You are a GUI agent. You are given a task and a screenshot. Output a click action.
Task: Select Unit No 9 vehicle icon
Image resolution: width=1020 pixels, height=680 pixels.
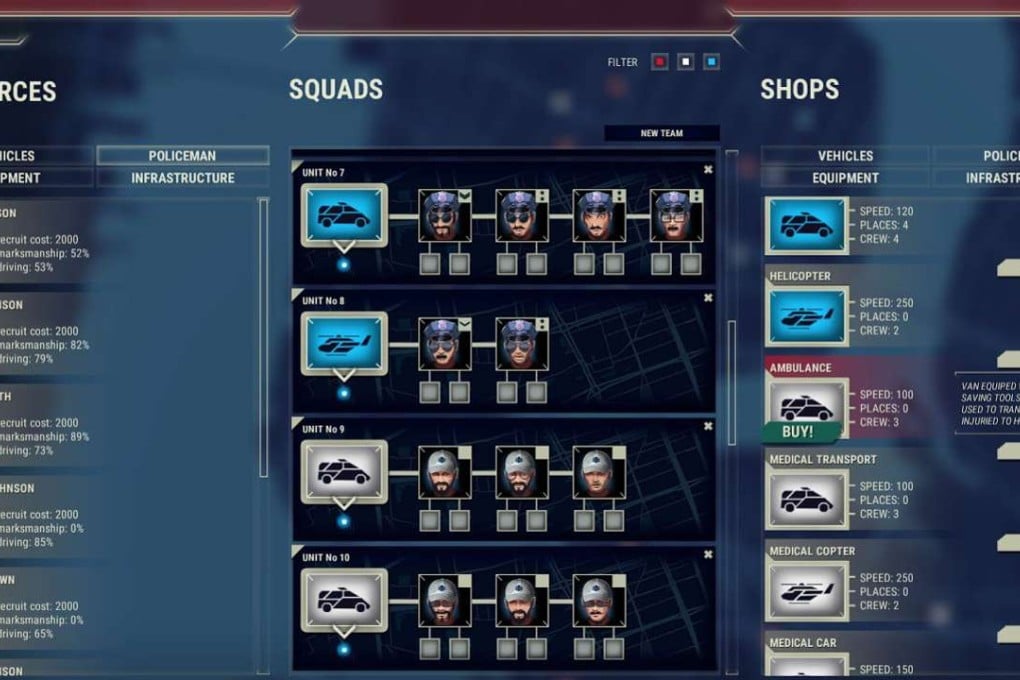point(344,471)
